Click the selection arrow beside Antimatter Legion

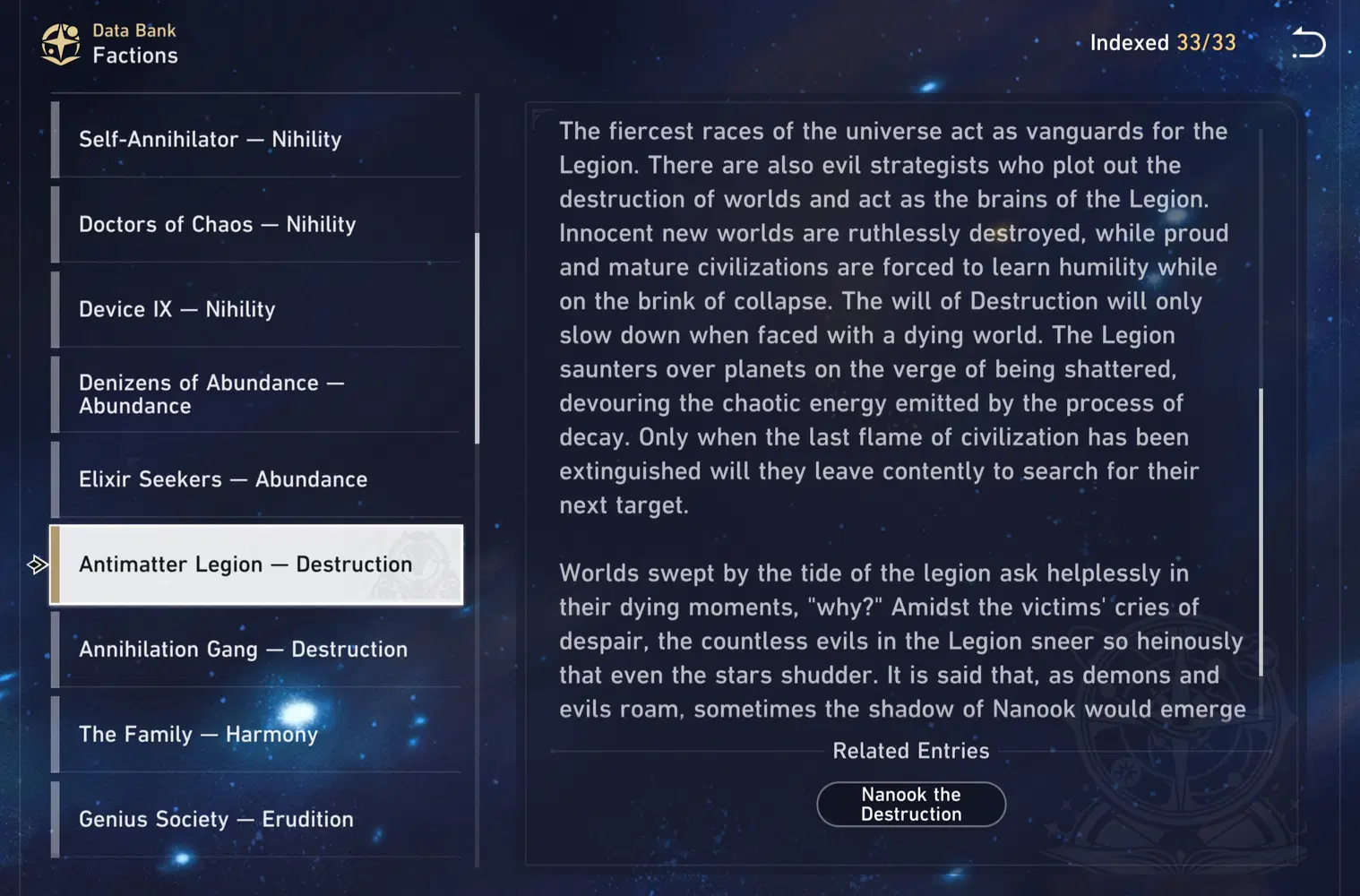(x=38, y=564)
